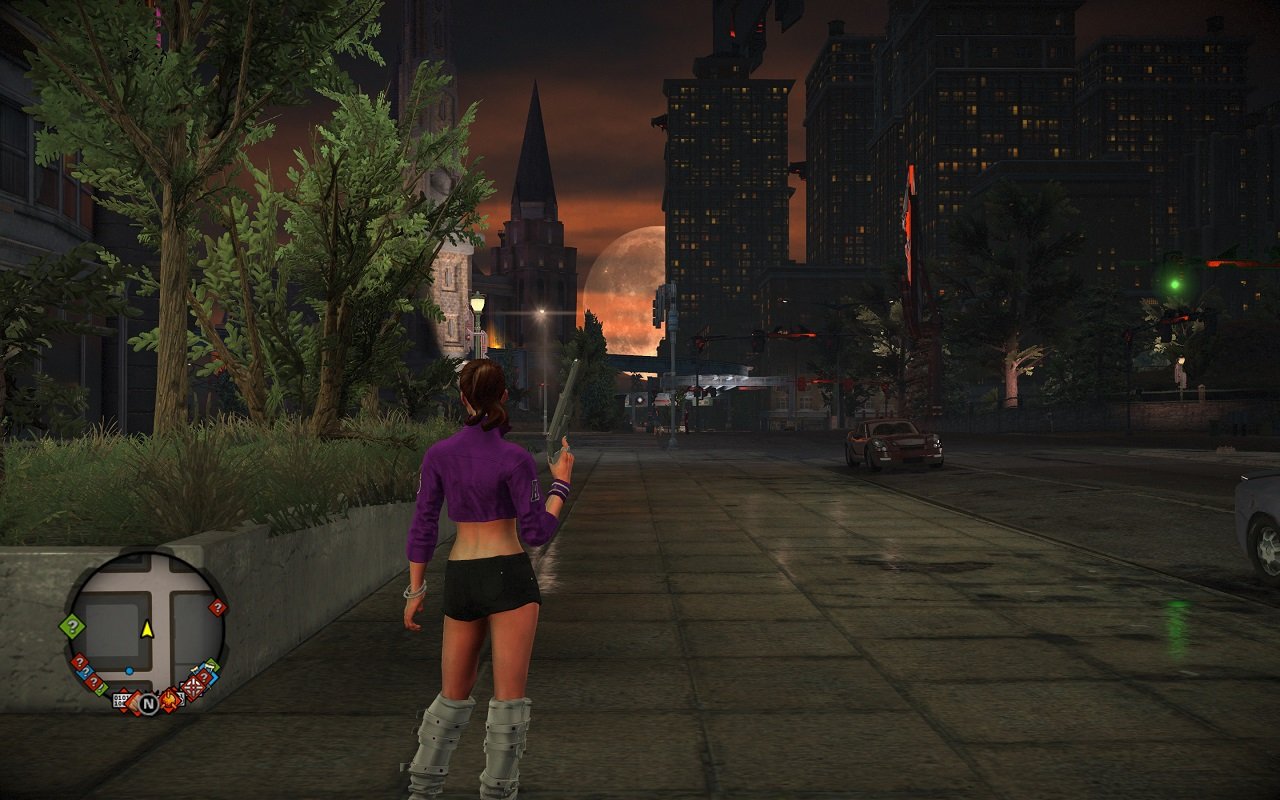
Task: Click the green question mark marker on the minimap
Action: 71,626
